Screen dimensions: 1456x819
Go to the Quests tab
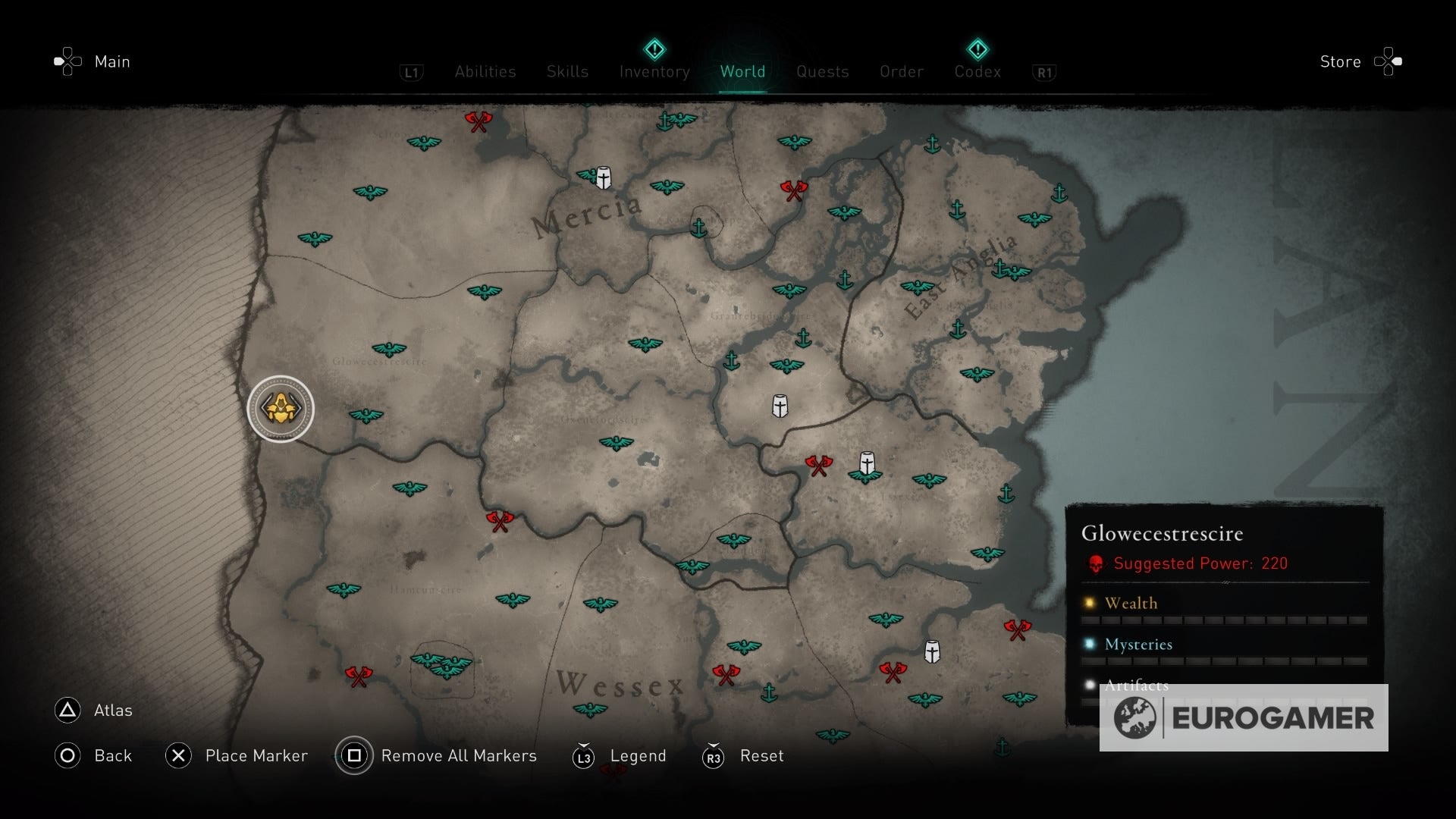[x=822, y=72]
